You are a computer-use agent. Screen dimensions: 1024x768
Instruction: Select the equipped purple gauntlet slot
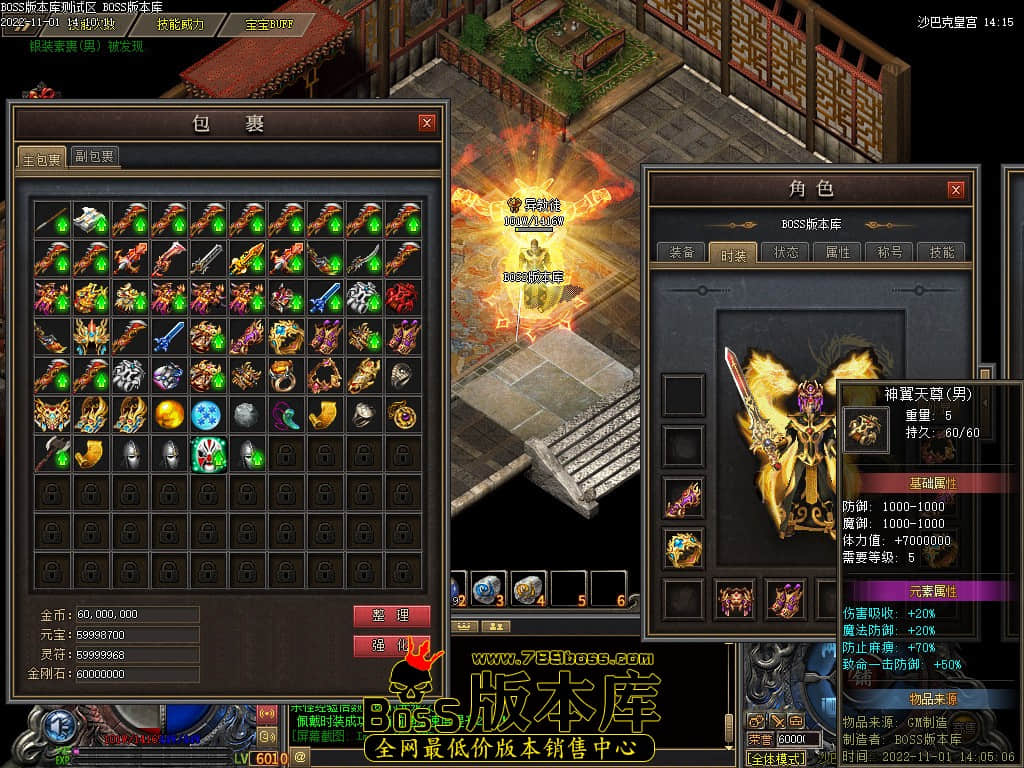point(684,497)
